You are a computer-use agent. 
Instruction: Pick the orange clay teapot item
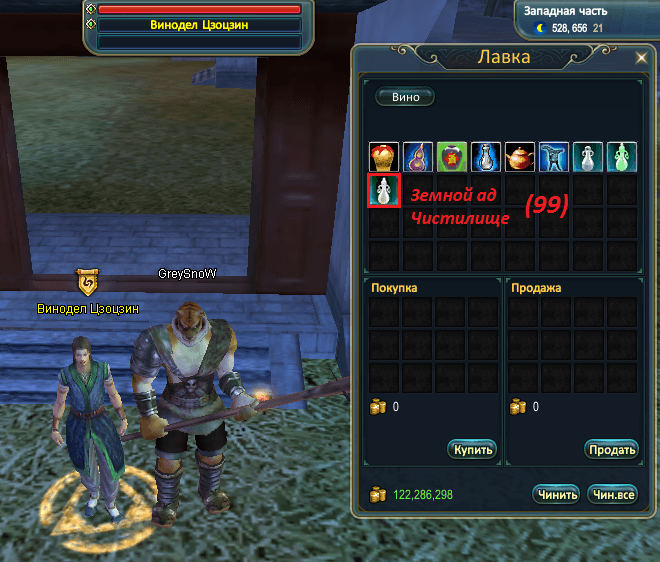point(521,157)
